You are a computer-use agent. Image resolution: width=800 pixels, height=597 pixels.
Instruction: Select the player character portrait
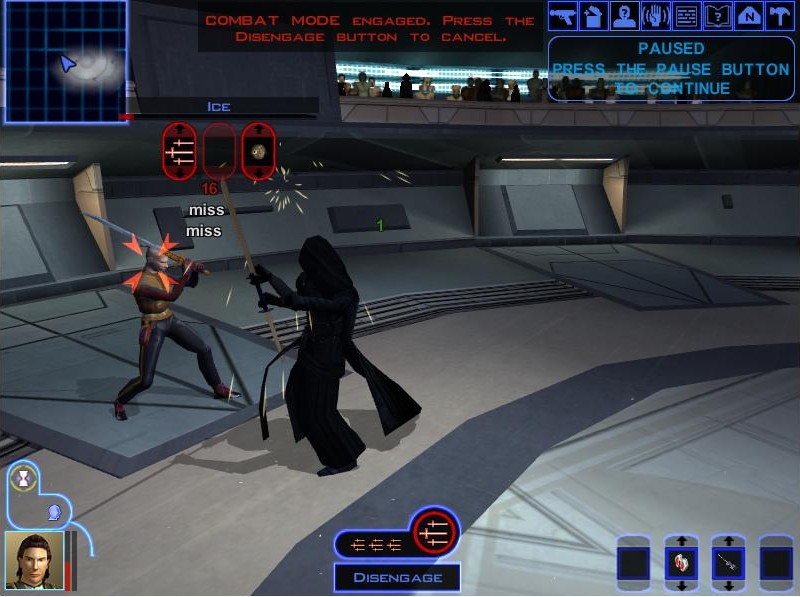click(x=34, y=559)
